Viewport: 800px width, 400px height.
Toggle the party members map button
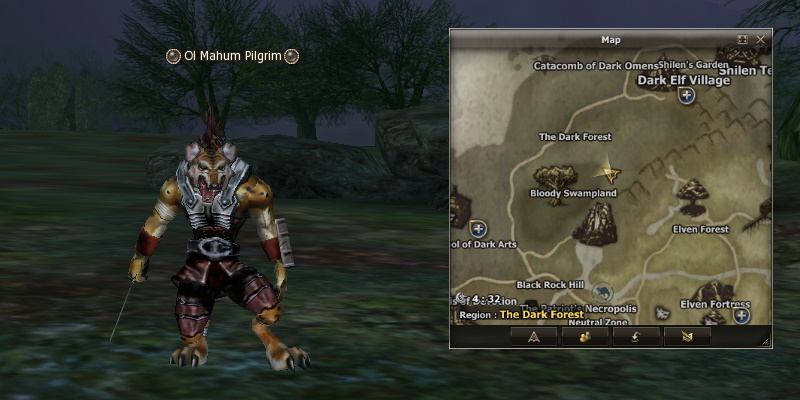click(585, 337)
